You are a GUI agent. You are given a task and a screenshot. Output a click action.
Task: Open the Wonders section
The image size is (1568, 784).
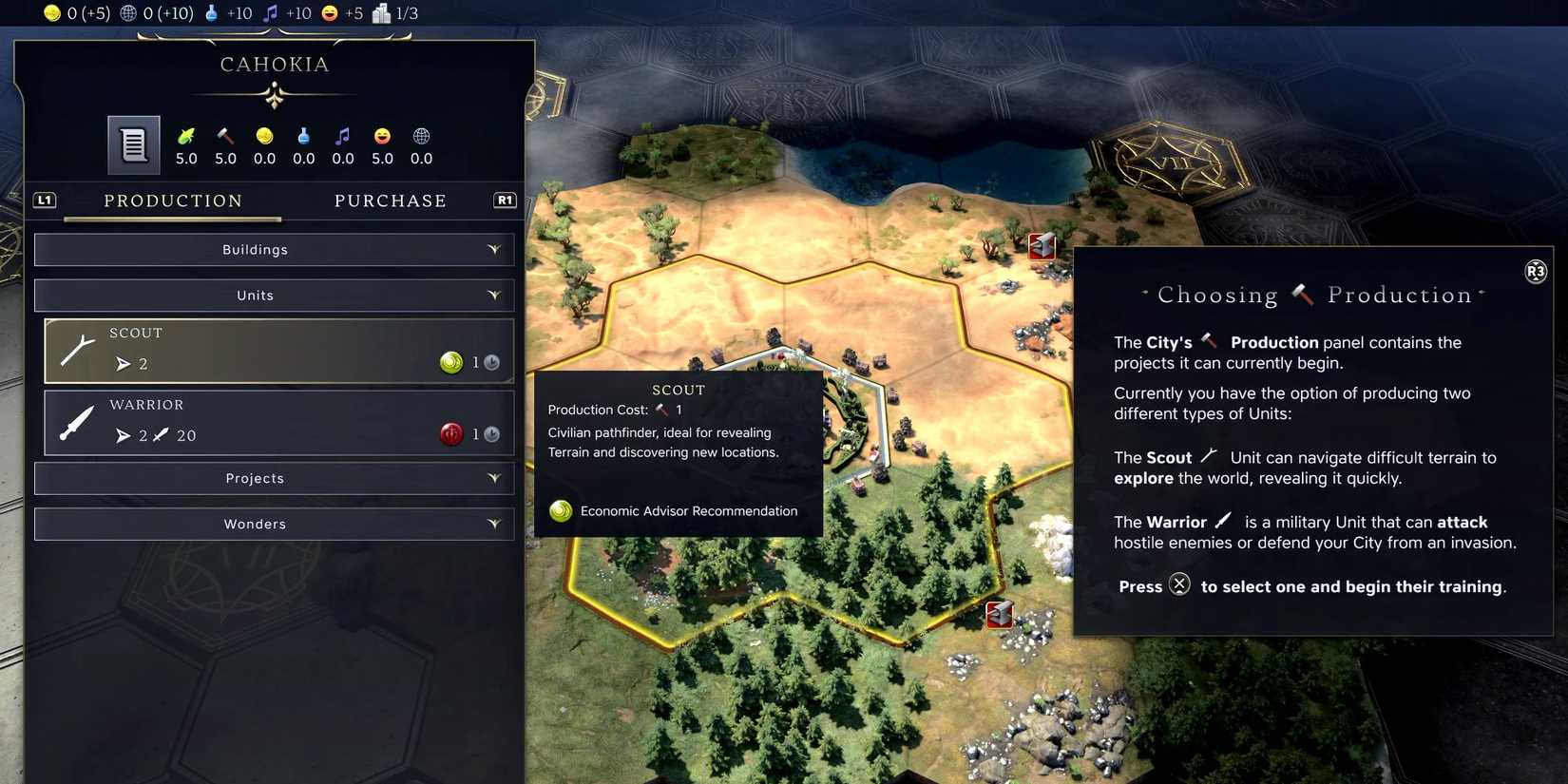(274, 524)
